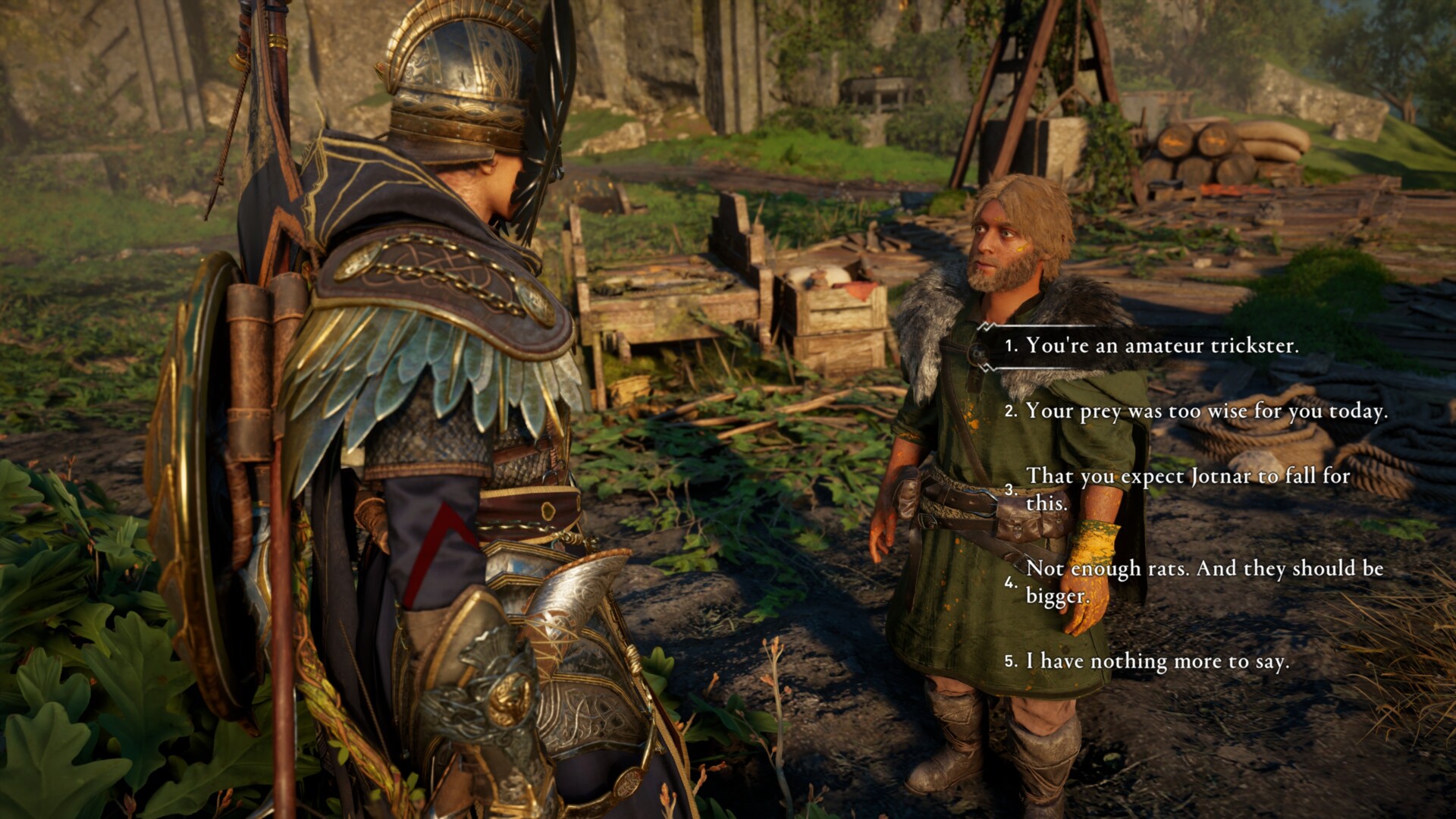Select "Your prey was too wise for you today."
This screenshot has width=1456, height=819.
[1206, 411]
